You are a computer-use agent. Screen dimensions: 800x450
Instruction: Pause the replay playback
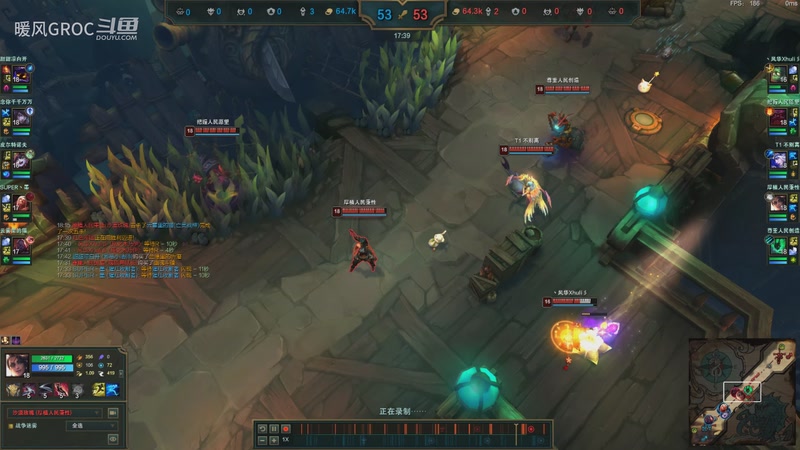click(274, 428)
